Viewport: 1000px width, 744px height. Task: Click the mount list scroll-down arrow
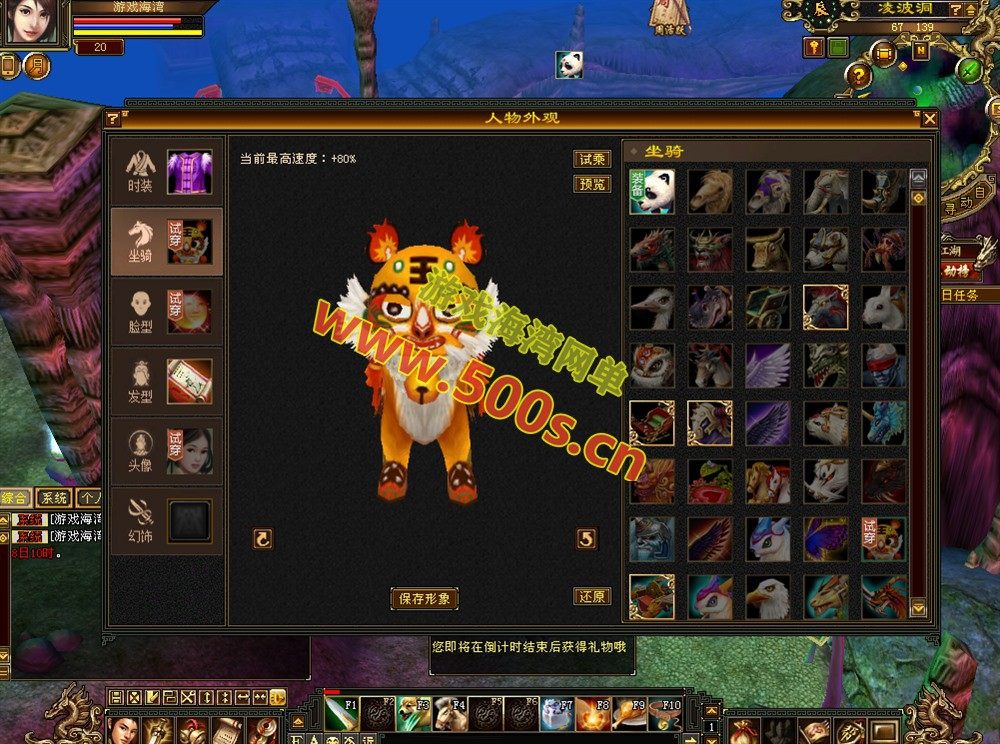point(918,607)
